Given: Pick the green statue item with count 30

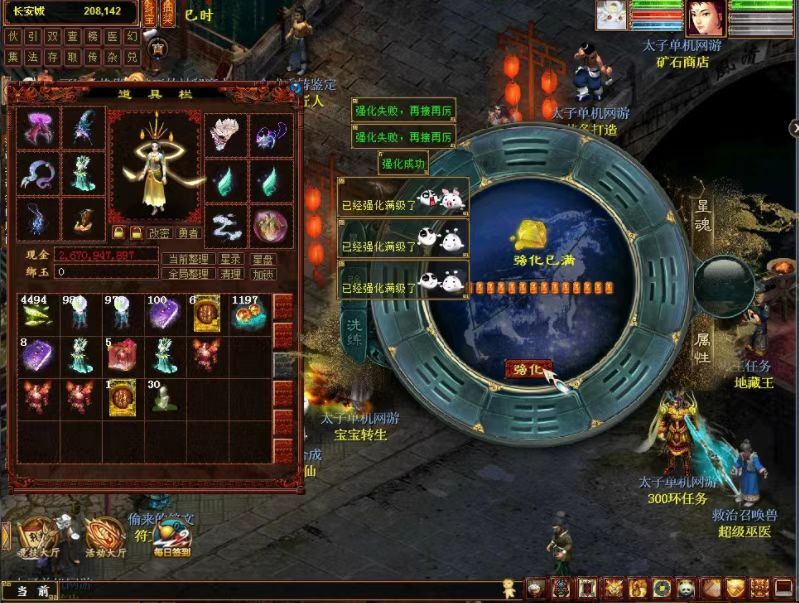Looking at the screenshot, I should coord(161,398).
